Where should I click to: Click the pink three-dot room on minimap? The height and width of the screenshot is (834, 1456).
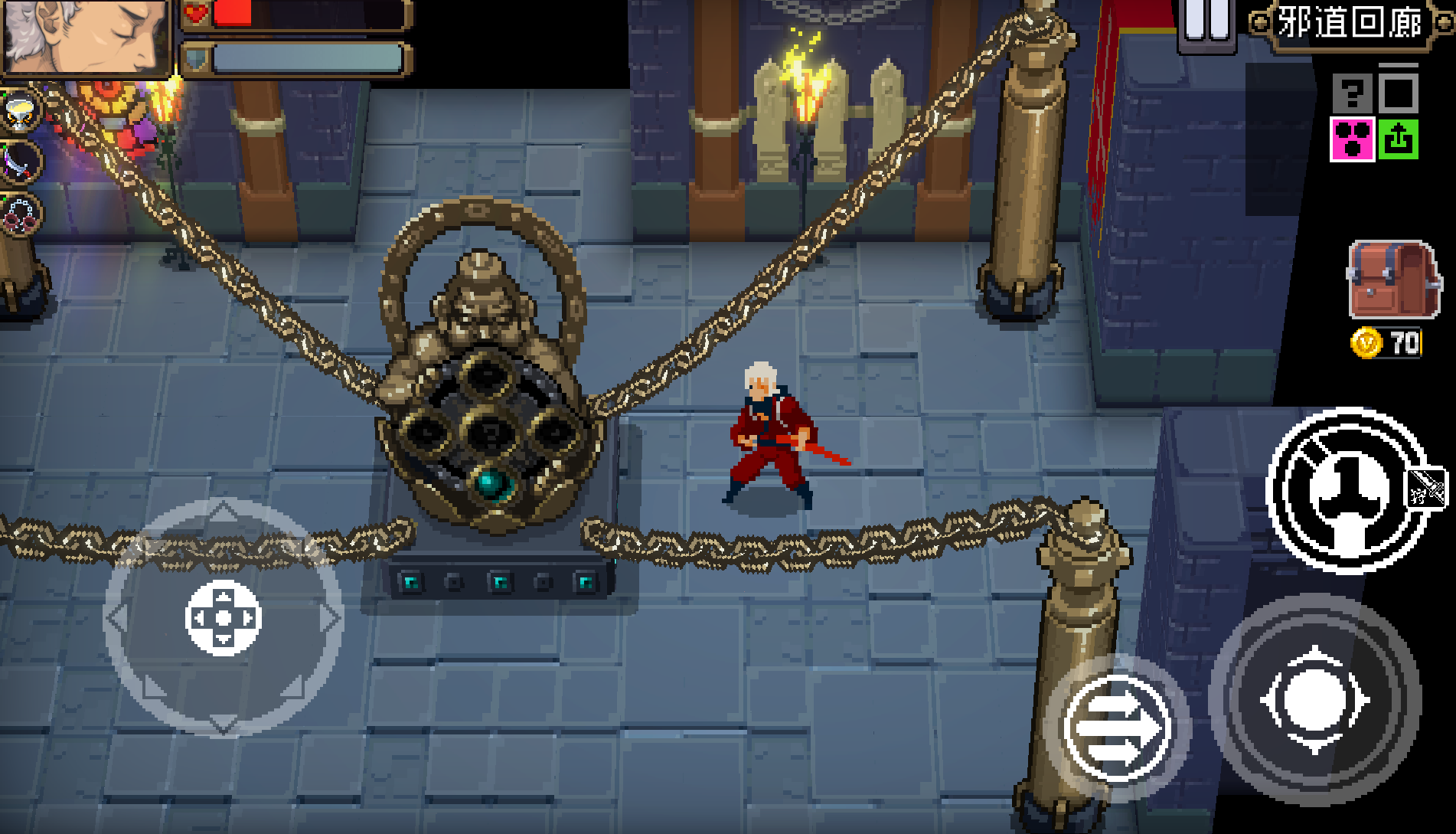tap(1353, 139)
